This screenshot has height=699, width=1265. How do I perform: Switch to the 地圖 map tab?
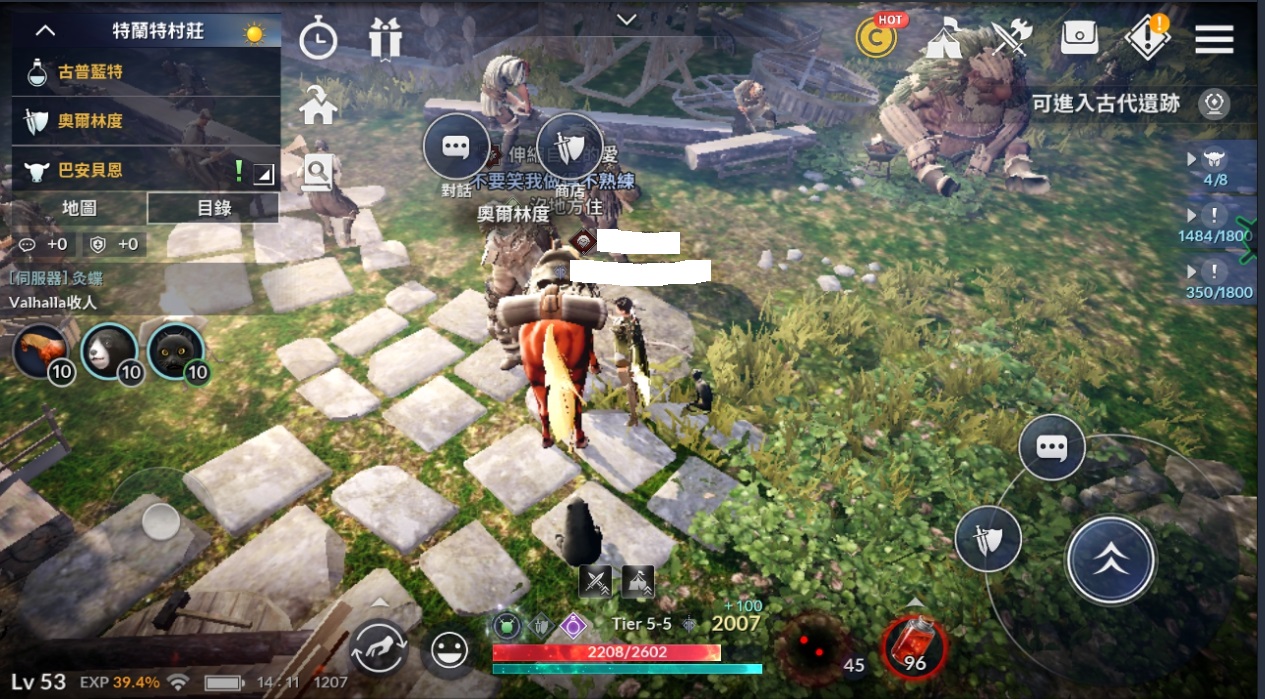click(x=79, y=208)
